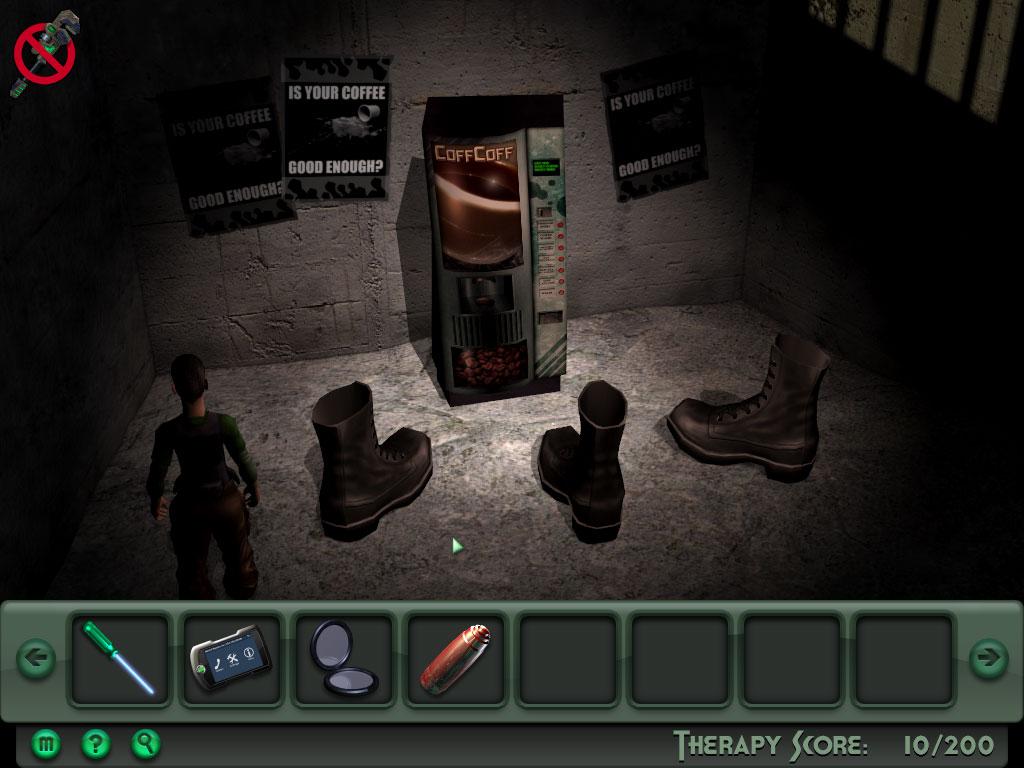This screenshot has width=1024, height=768.
Task: Open the menu with the M button
Action: tap(46, 743)
